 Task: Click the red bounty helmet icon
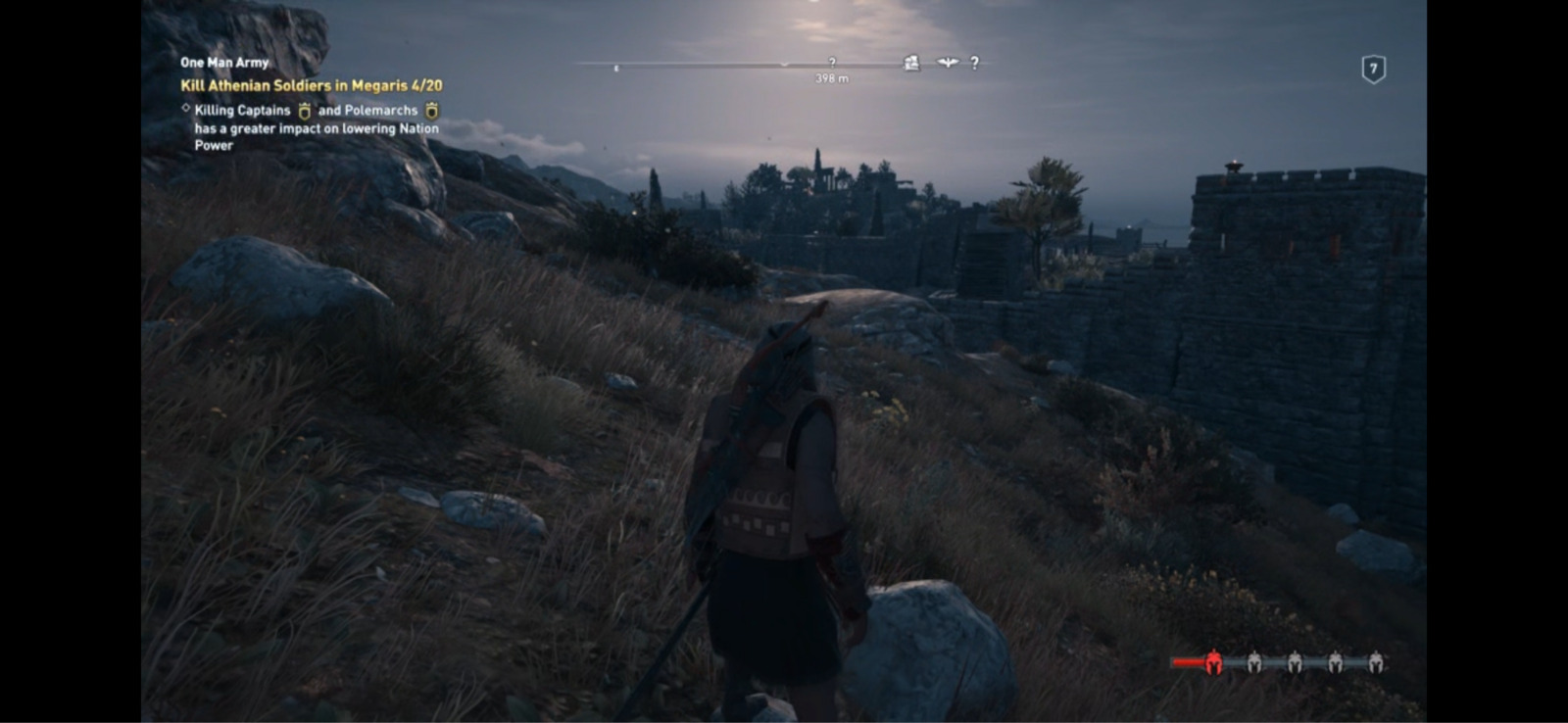click(1213, 662)
